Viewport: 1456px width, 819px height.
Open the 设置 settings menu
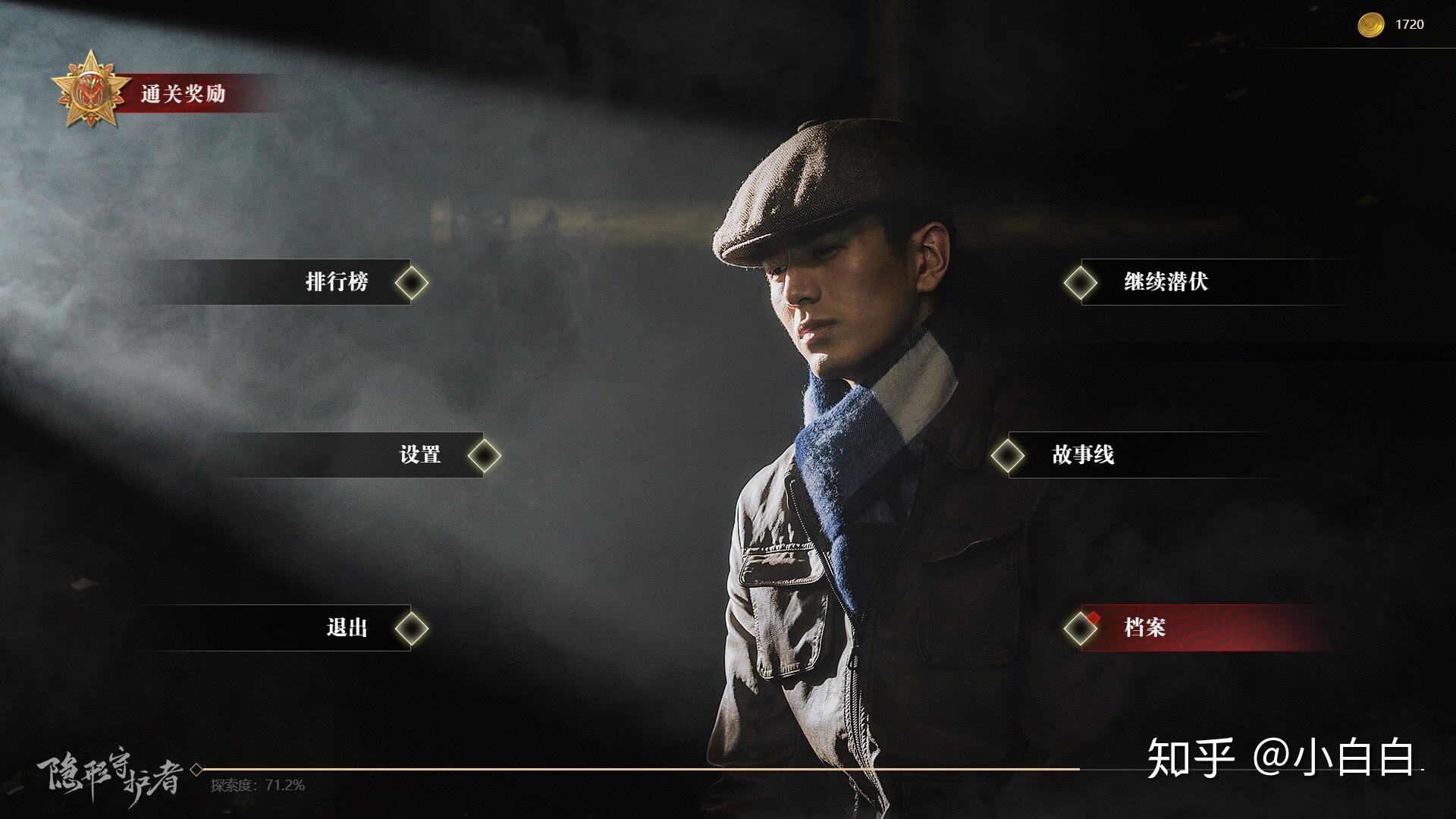[420, 455]
